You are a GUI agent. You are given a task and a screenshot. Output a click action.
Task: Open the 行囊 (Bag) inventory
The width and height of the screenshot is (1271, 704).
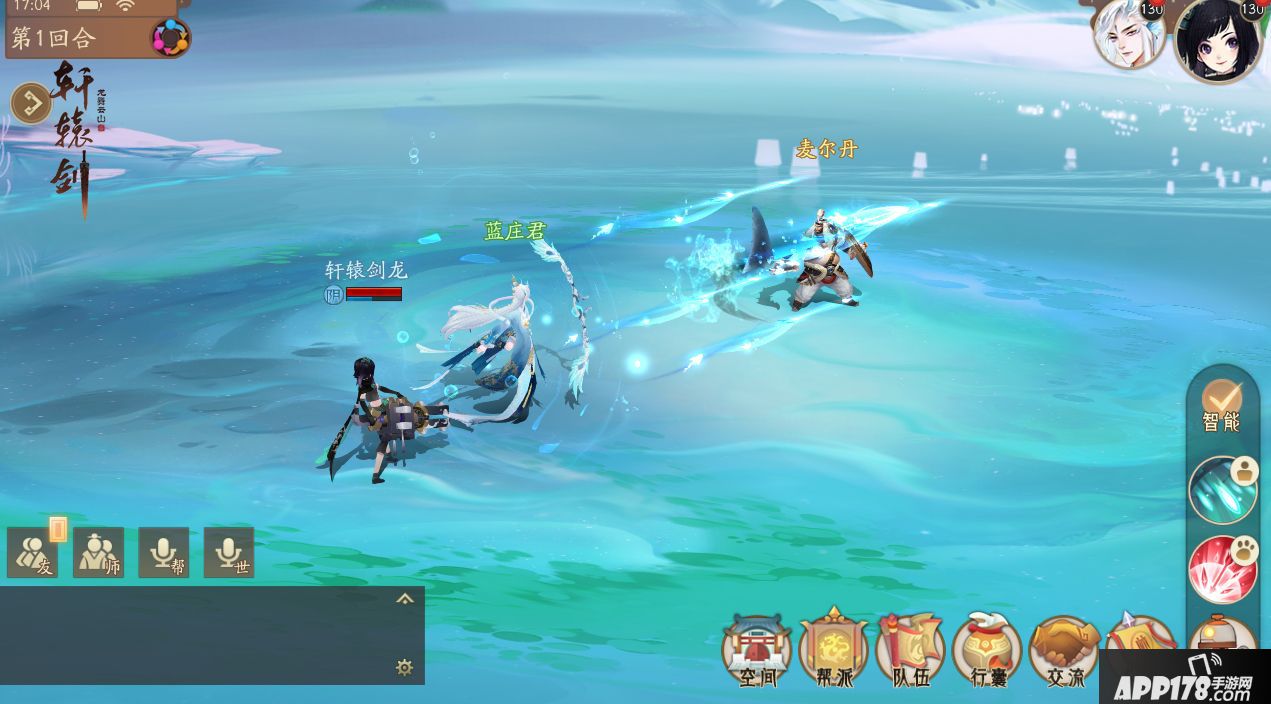click(x=987, y=650)
